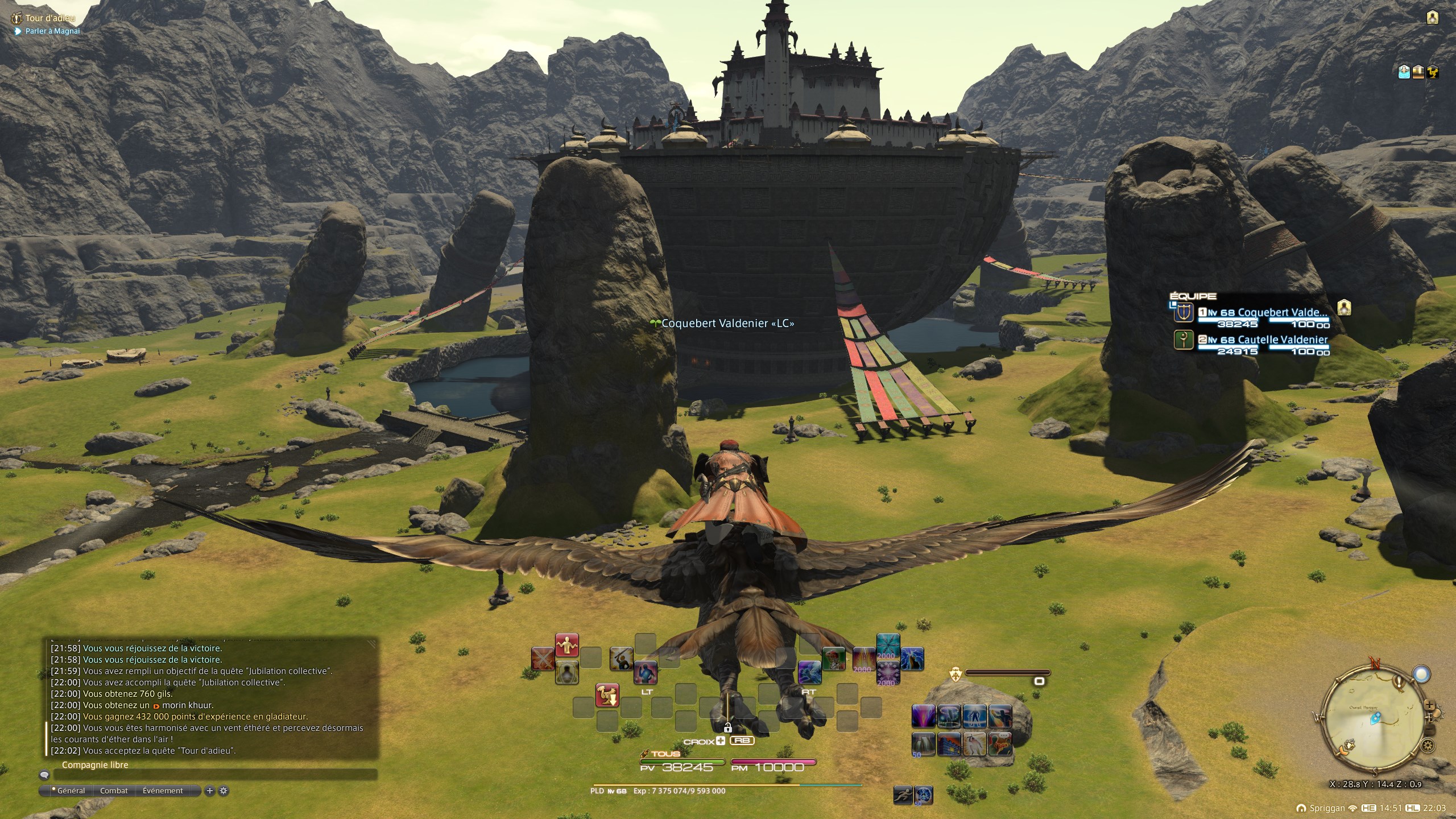
Task: Select Cautelle Valdenier in party list
Action: click(x=1282, y=340)
